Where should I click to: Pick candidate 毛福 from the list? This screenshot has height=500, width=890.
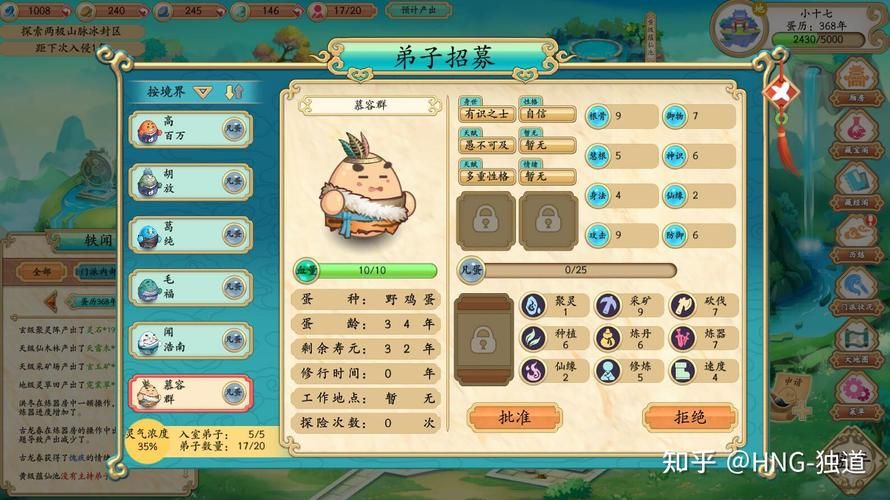[x=190, y=288]
